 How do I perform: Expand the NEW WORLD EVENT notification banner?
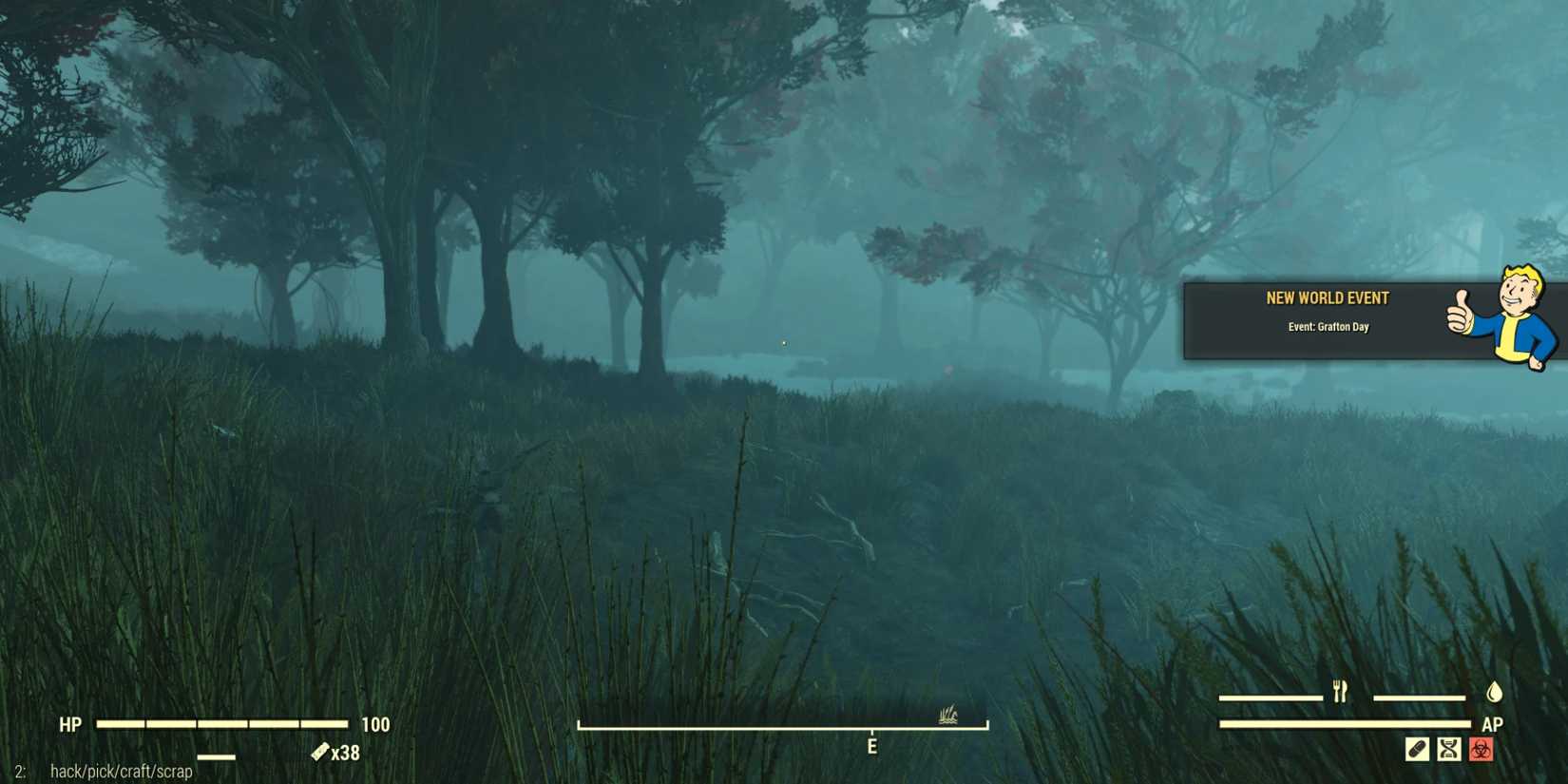coord(1330,314)
